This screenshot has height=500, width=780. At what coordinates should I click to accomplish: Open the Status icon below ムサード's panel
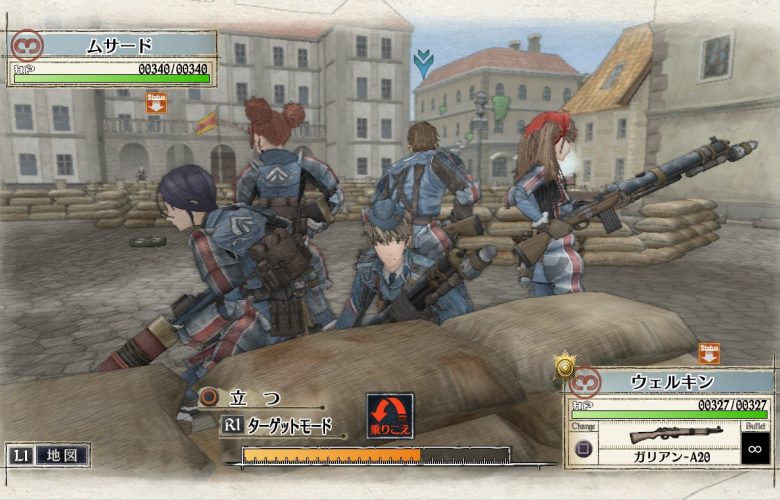pyautogui.click(x=156, y=103)
